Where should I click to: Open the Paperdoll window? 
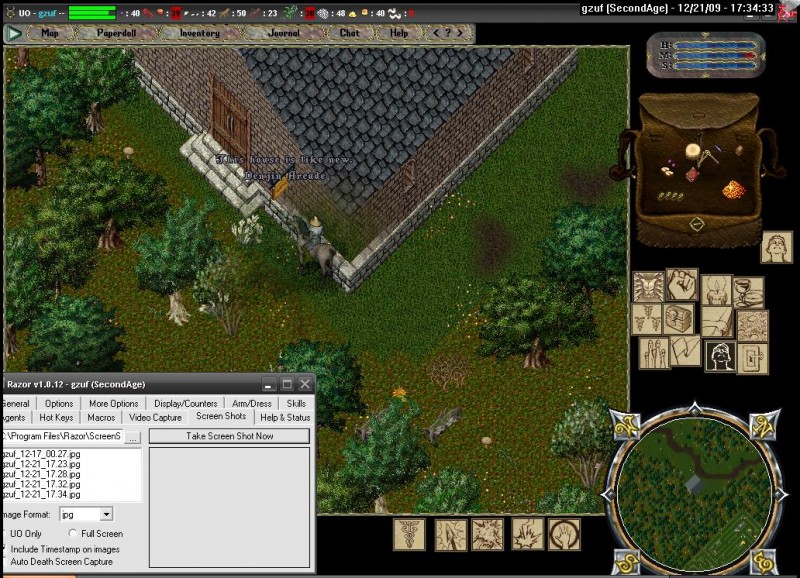pyautogui.click(x=115, y=33)
